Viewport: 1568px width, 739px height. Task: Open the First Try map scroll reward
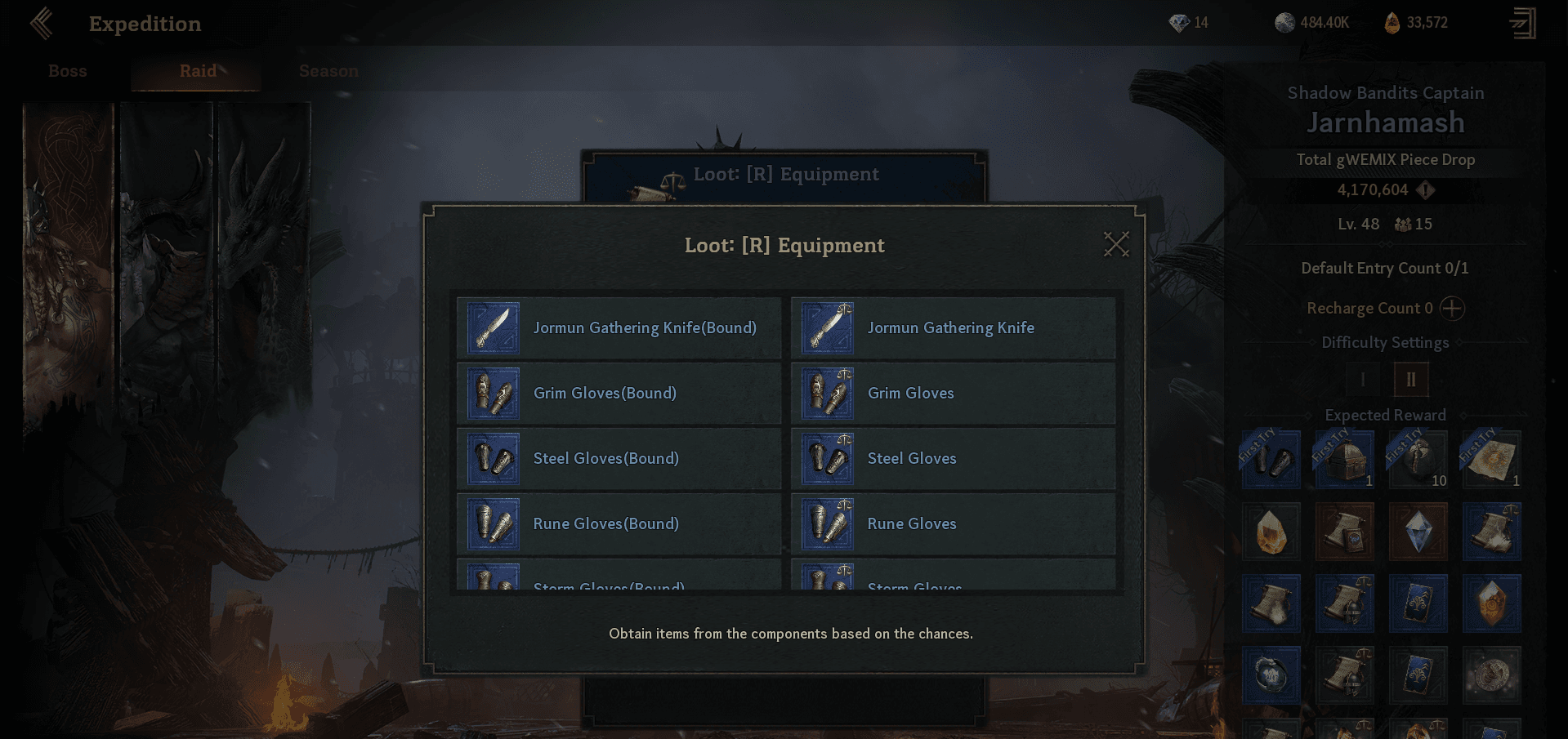coord(1491,457)
